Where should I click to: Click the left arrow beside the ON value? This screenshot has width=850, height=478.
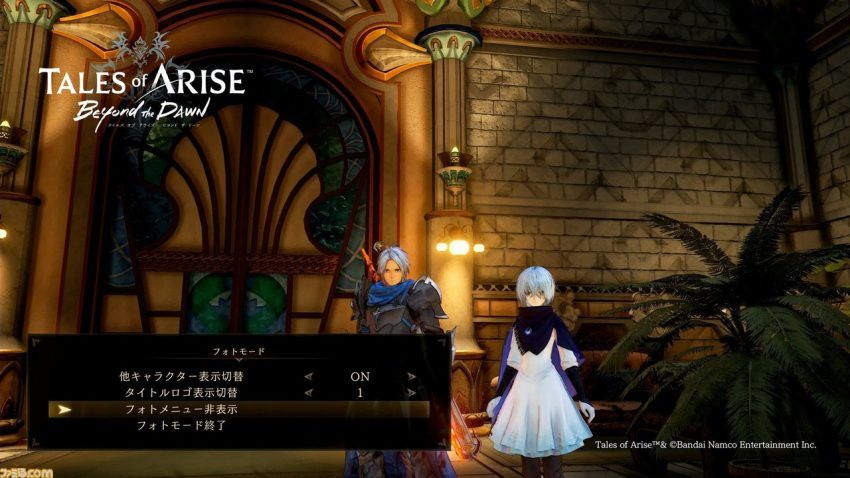coord(308,377)
